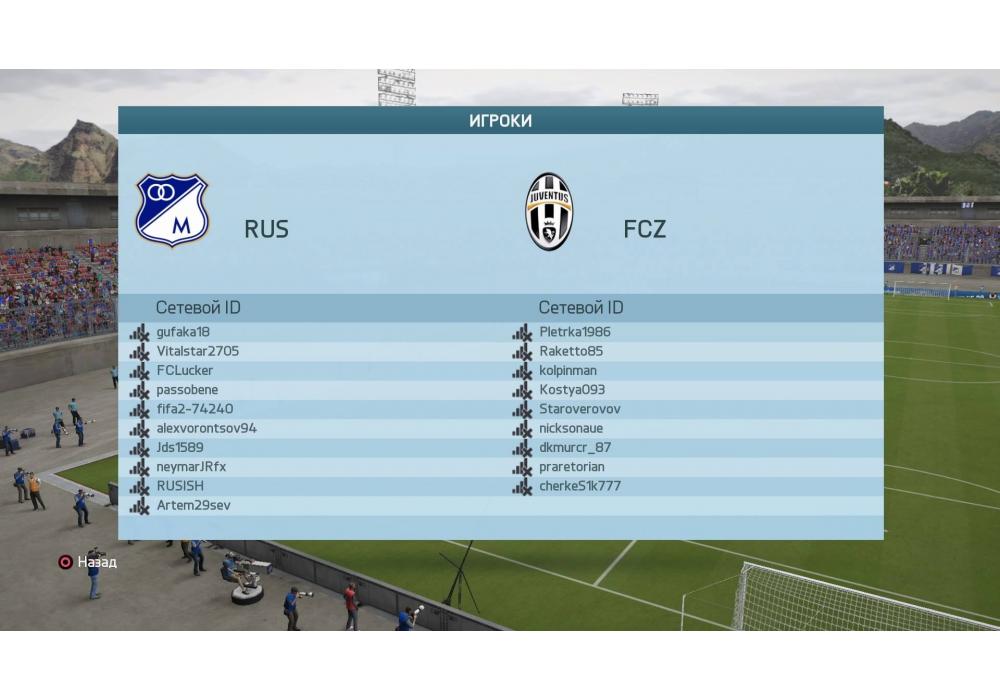Select nicksonaue in the FCZ list
The width and height of the screenshot is (1000, 700).
(x=571, y=428)
